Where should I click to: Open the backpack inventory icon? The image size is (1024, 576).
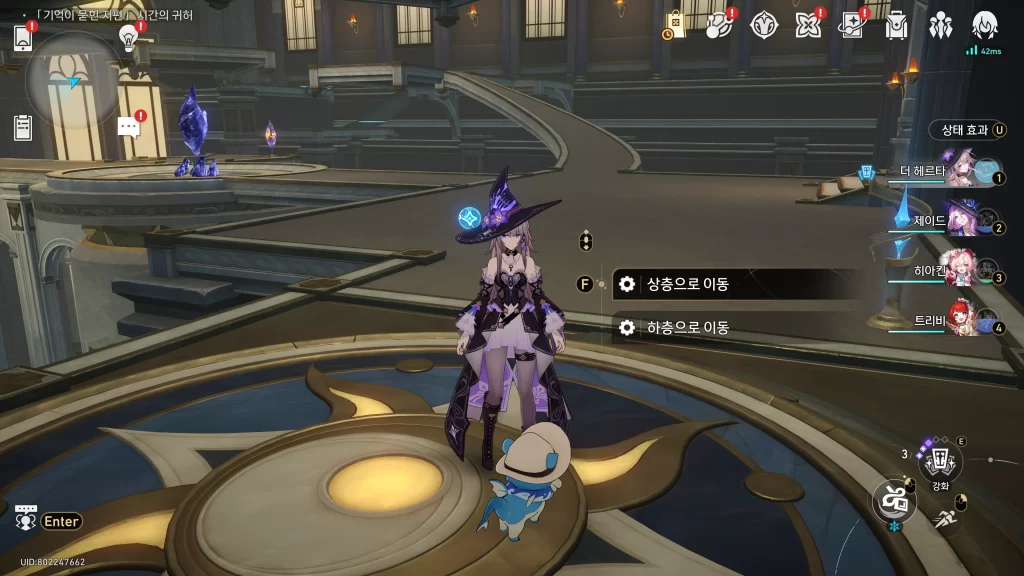(896, 25)
